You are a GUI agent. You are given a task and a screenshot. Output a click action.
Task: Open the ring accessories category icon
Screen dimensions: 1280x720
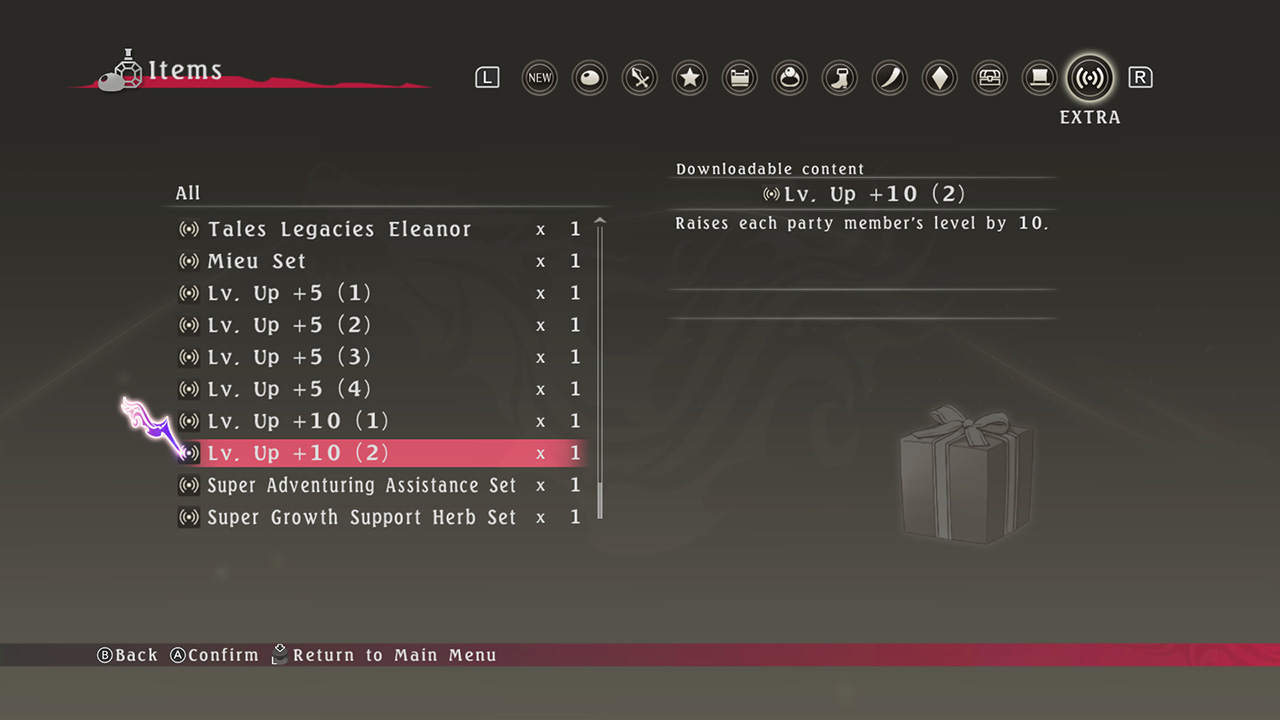click(789, 78)
